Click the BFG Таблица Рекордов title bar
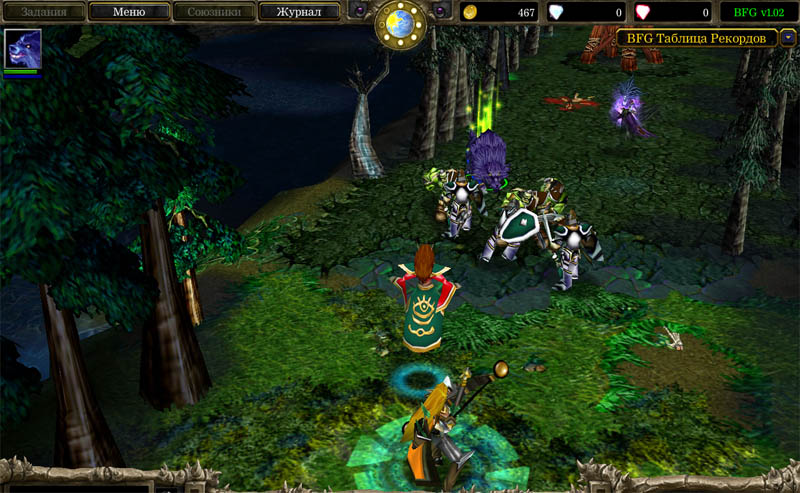Image resolution: width=800 pixels, height=493 pixels. click(697, 38)
